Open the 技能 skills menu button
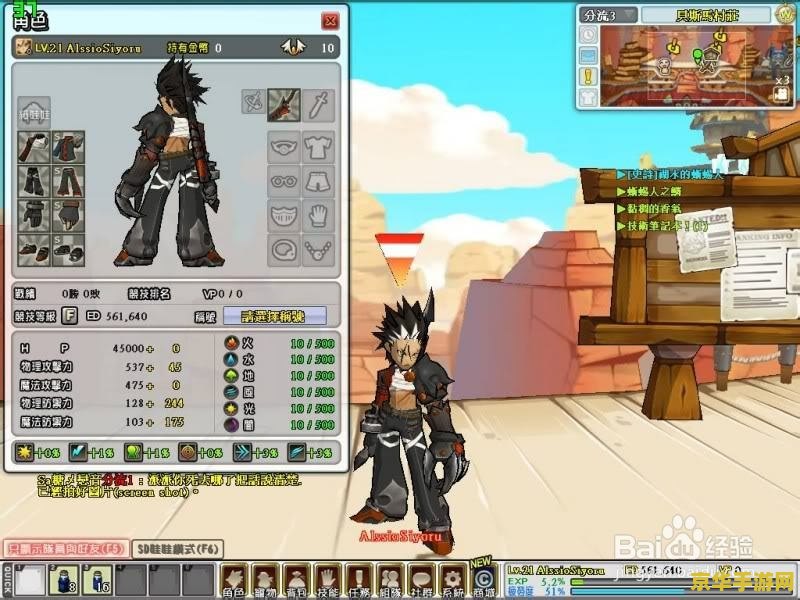The width and height of the screenshot is (800, 600). 326,579
